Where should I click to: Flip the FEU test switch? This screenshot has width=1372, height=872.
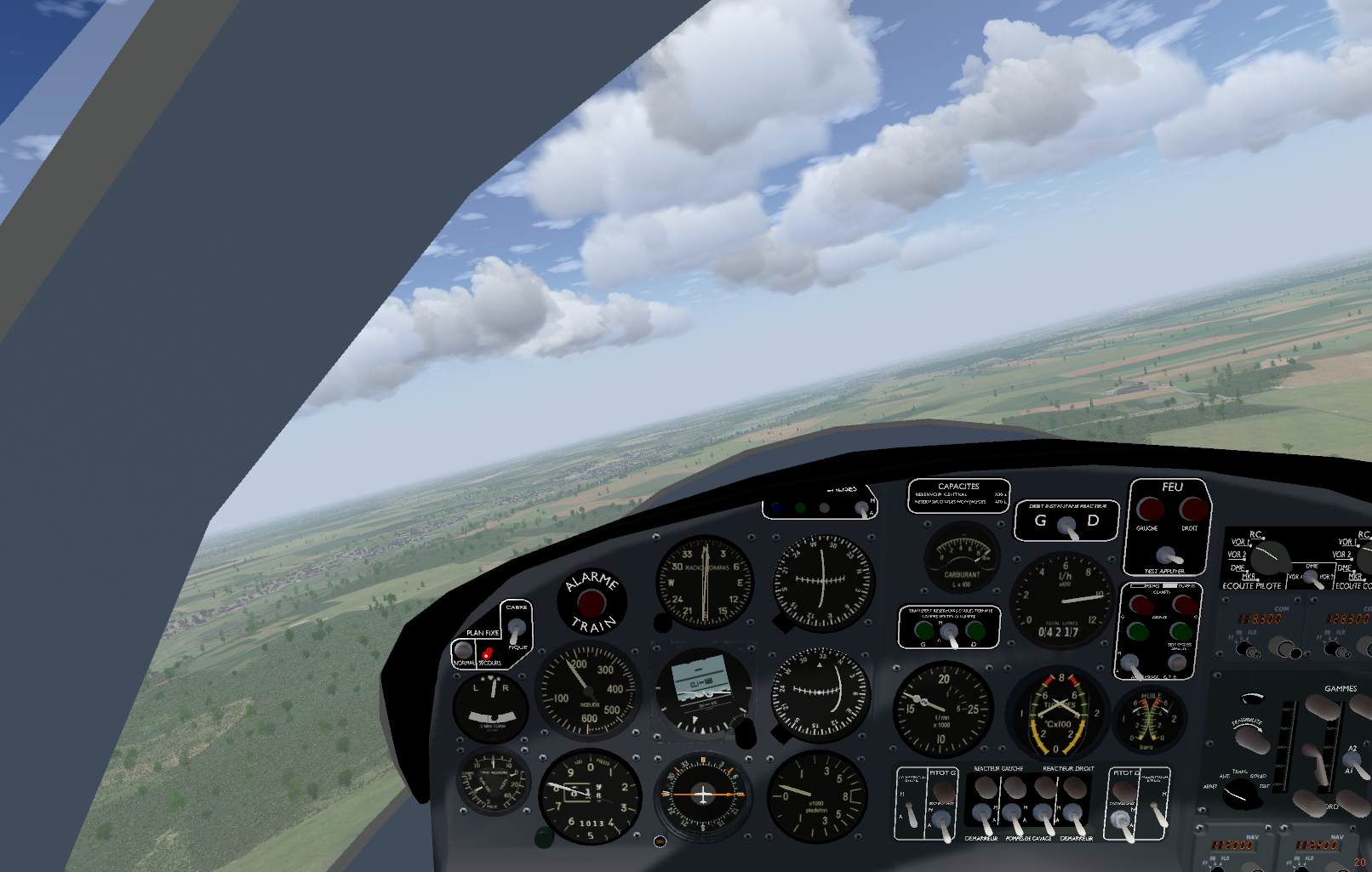click(1168, 556)
